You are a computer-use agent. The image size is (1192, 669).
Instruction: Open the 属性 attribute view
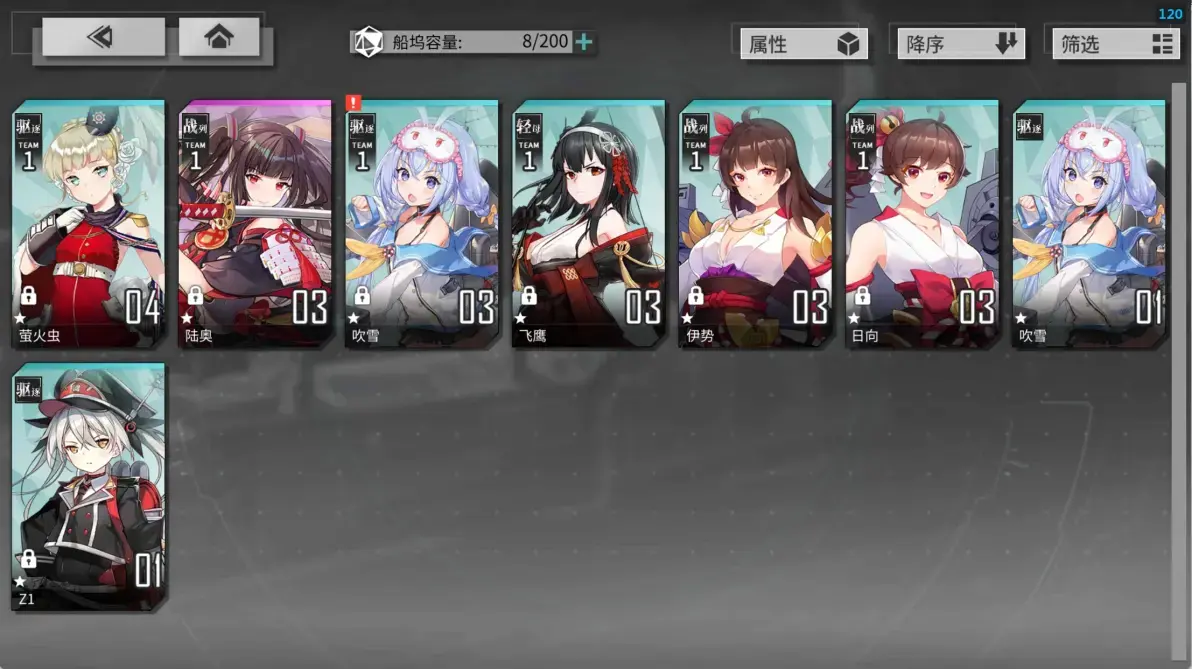[x=804, y=44]
